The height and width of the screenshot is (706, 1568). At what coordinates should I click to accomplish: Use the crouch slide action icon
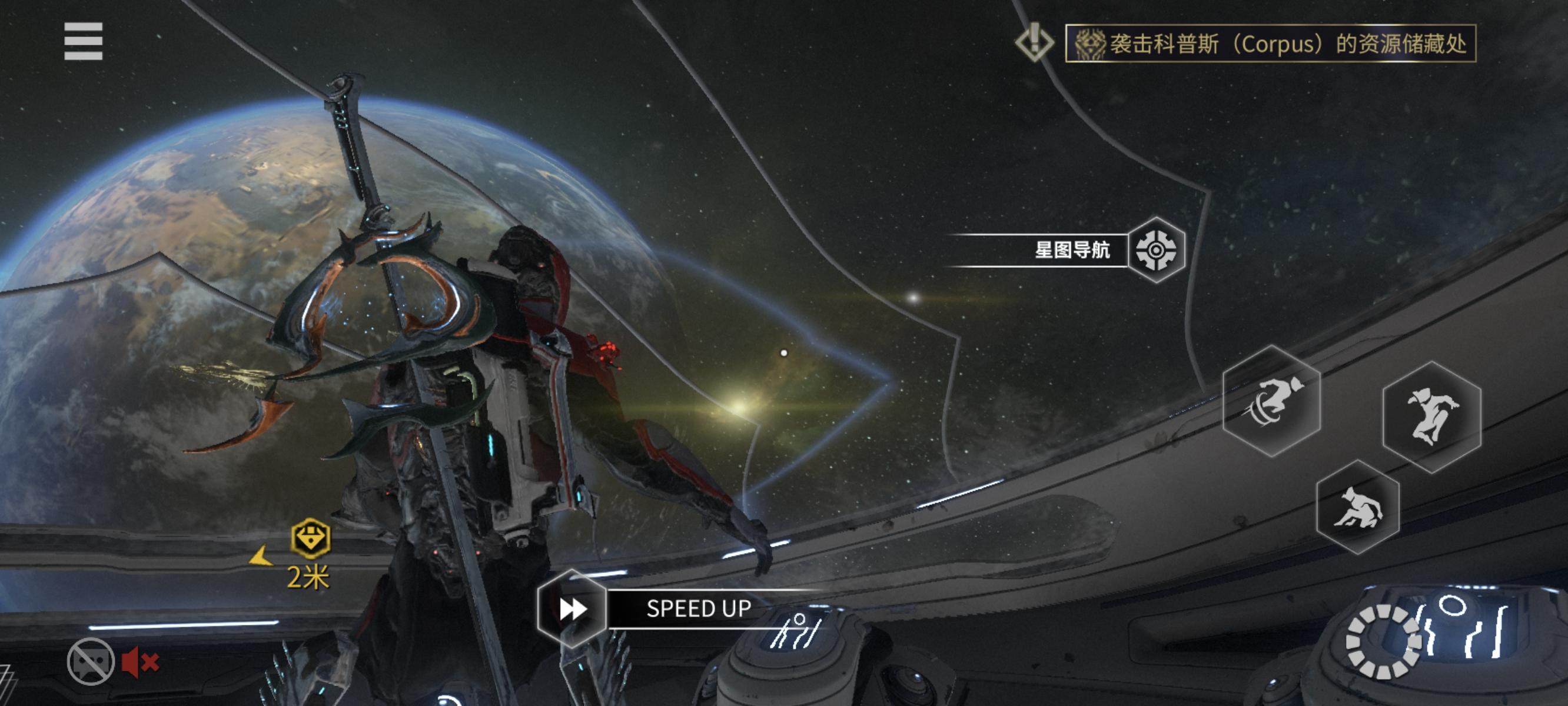(x=1357, y=508)
